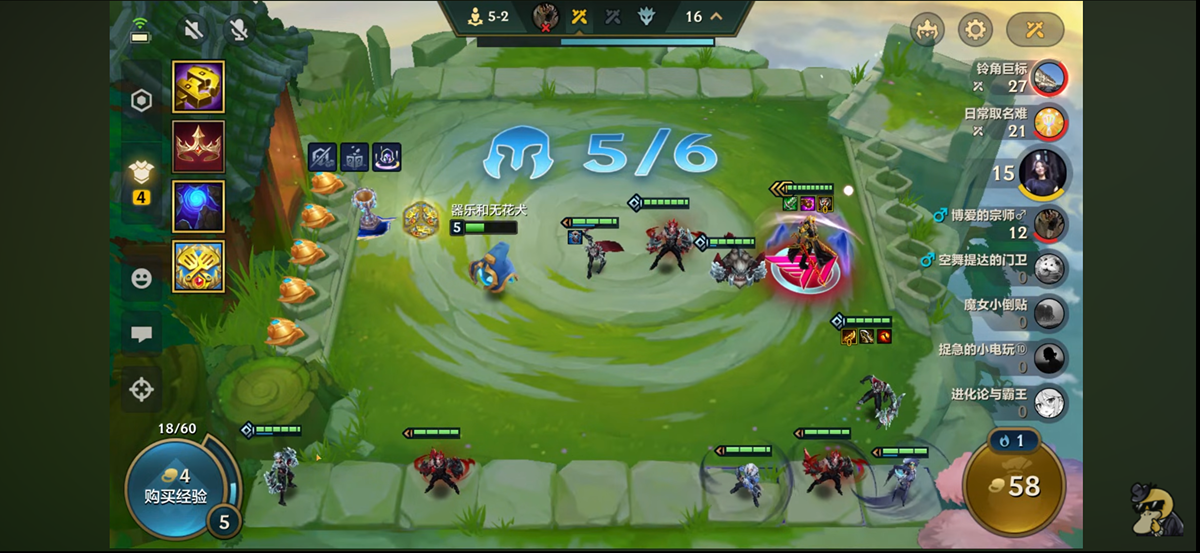The image size is (1200, 553).
Task: Open the chat speech bubble
Action: [x=141, y=334]
